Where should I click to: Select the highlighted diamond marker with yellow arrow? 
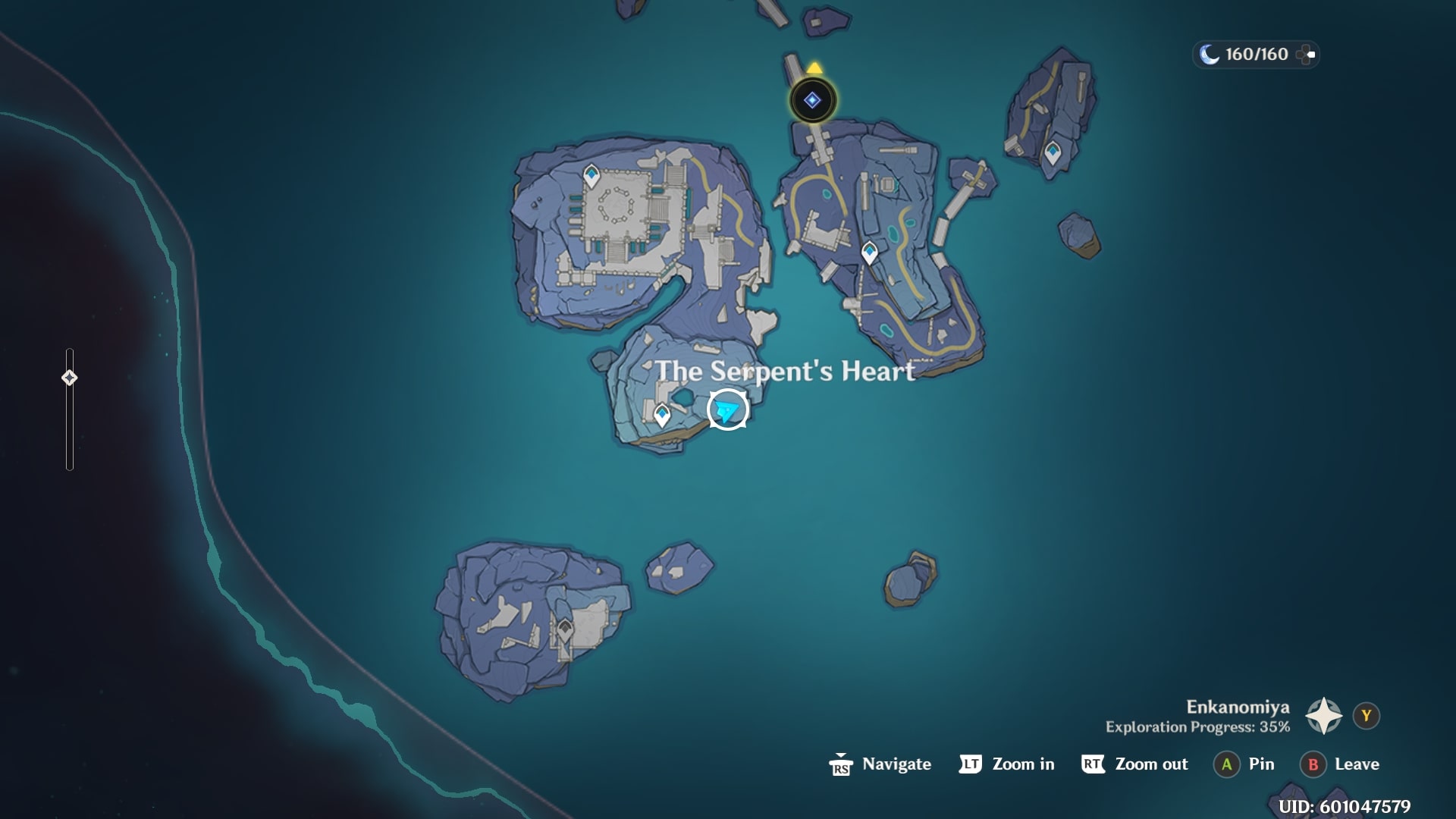(x=812, y=100)
